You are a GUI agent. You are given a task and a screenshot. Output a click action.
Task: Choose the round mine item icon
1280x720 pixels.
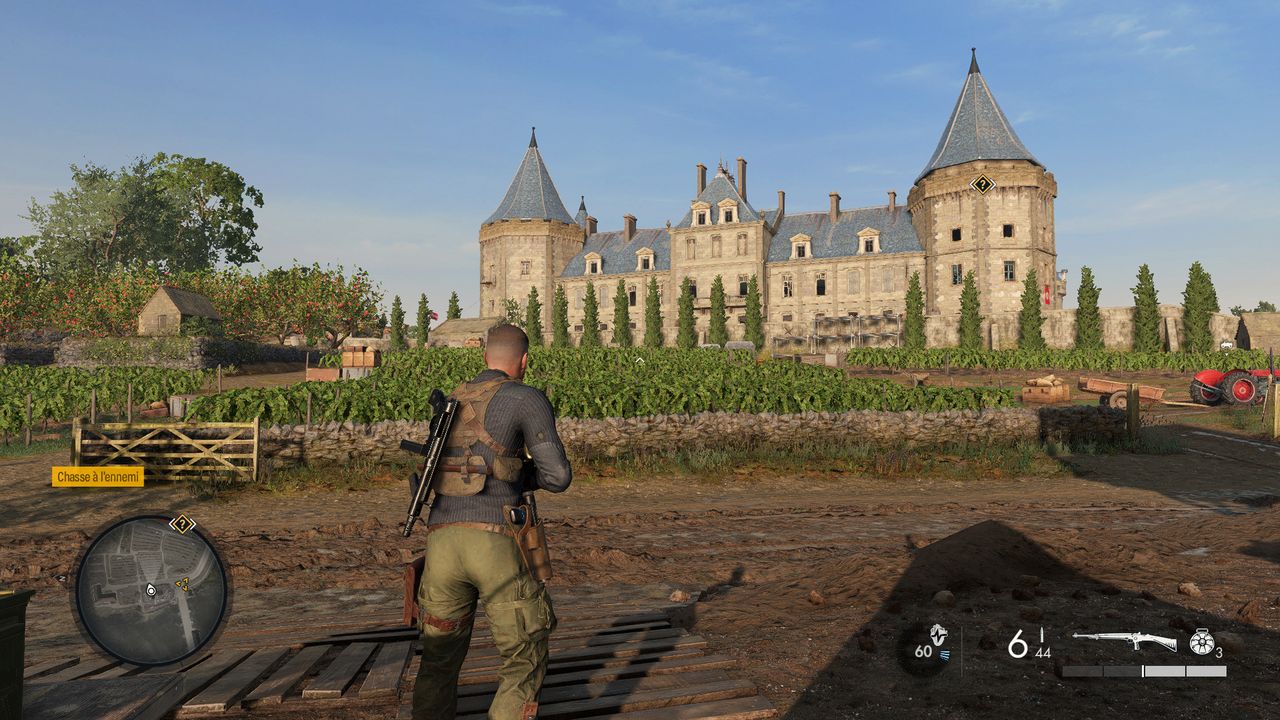1201,642
